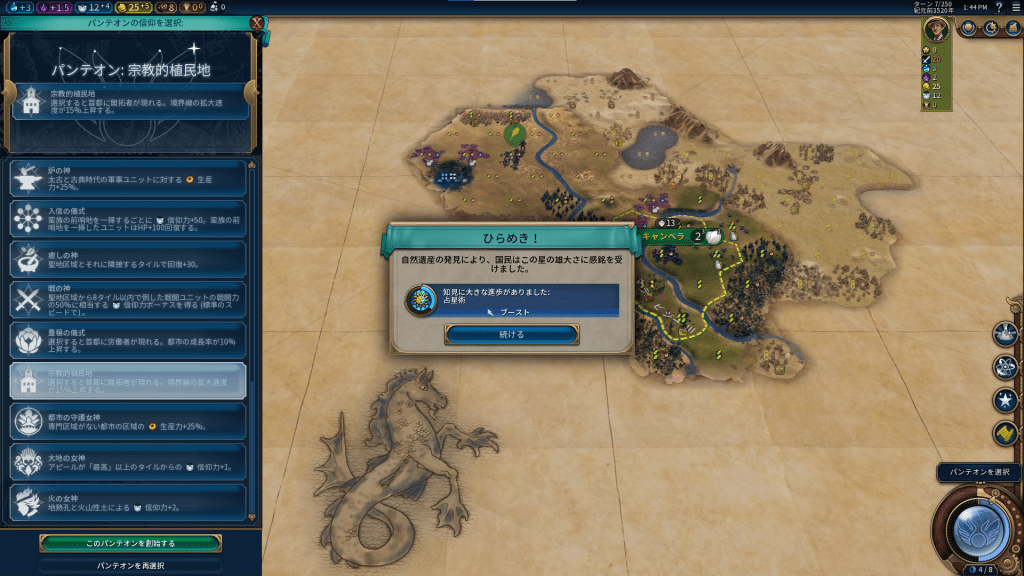This screenshot has width=1024, height=576.
Task: Click 続ける to dismiss the Eureka popup
Action: point(511,334)
